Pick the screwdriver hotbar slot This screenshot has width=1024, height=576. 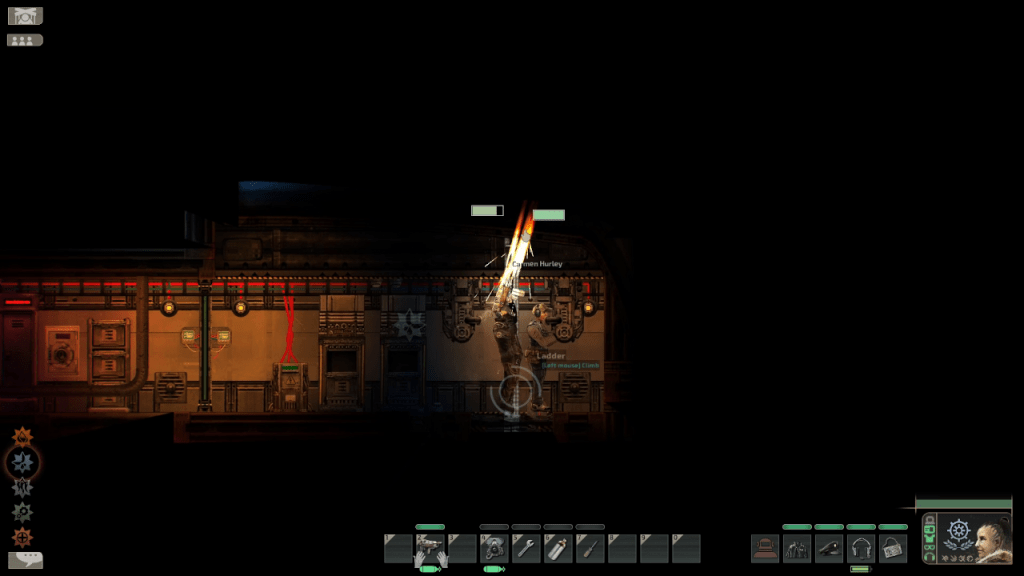590,548
